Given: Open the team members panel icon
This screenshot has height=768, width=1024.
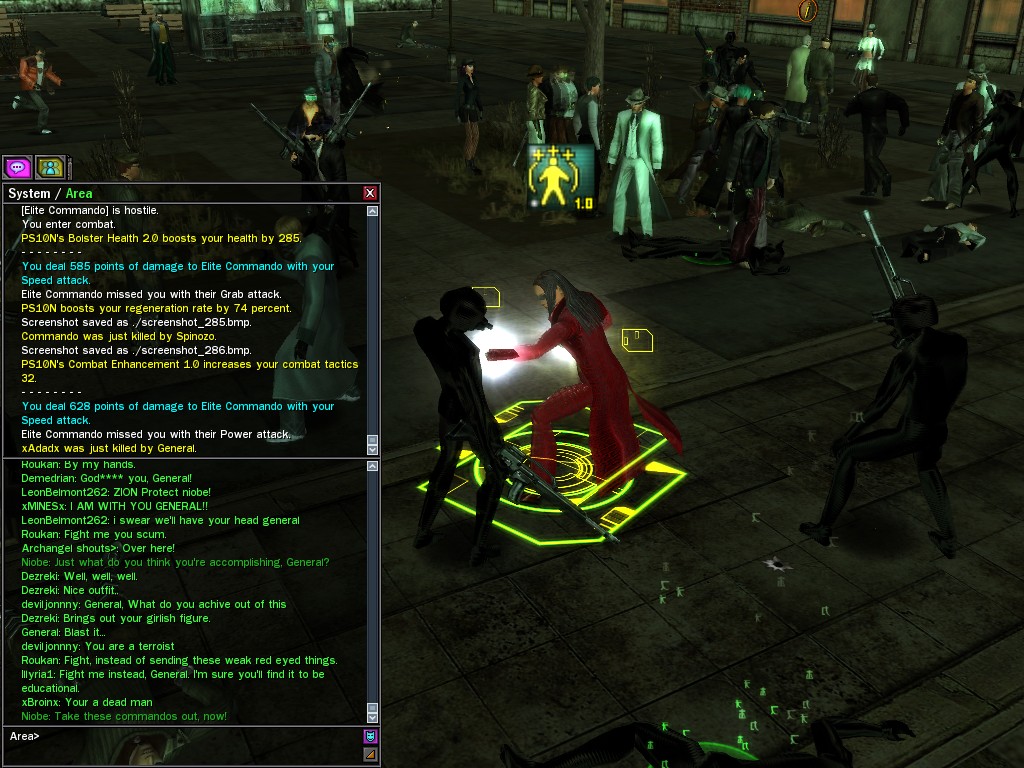Looking at the screenshot, I should (49, 167).
